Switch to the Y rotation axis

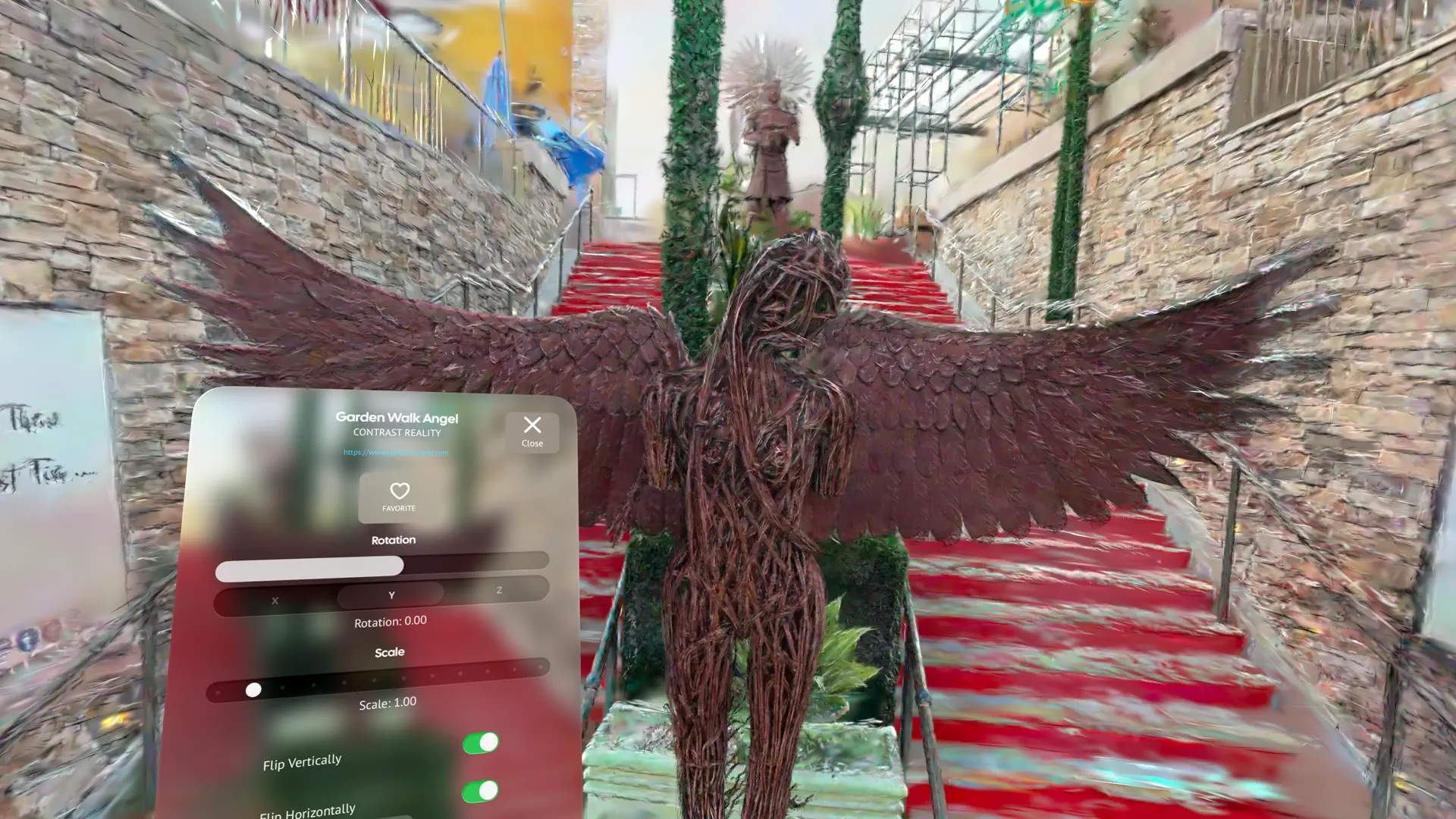(391, 596)
